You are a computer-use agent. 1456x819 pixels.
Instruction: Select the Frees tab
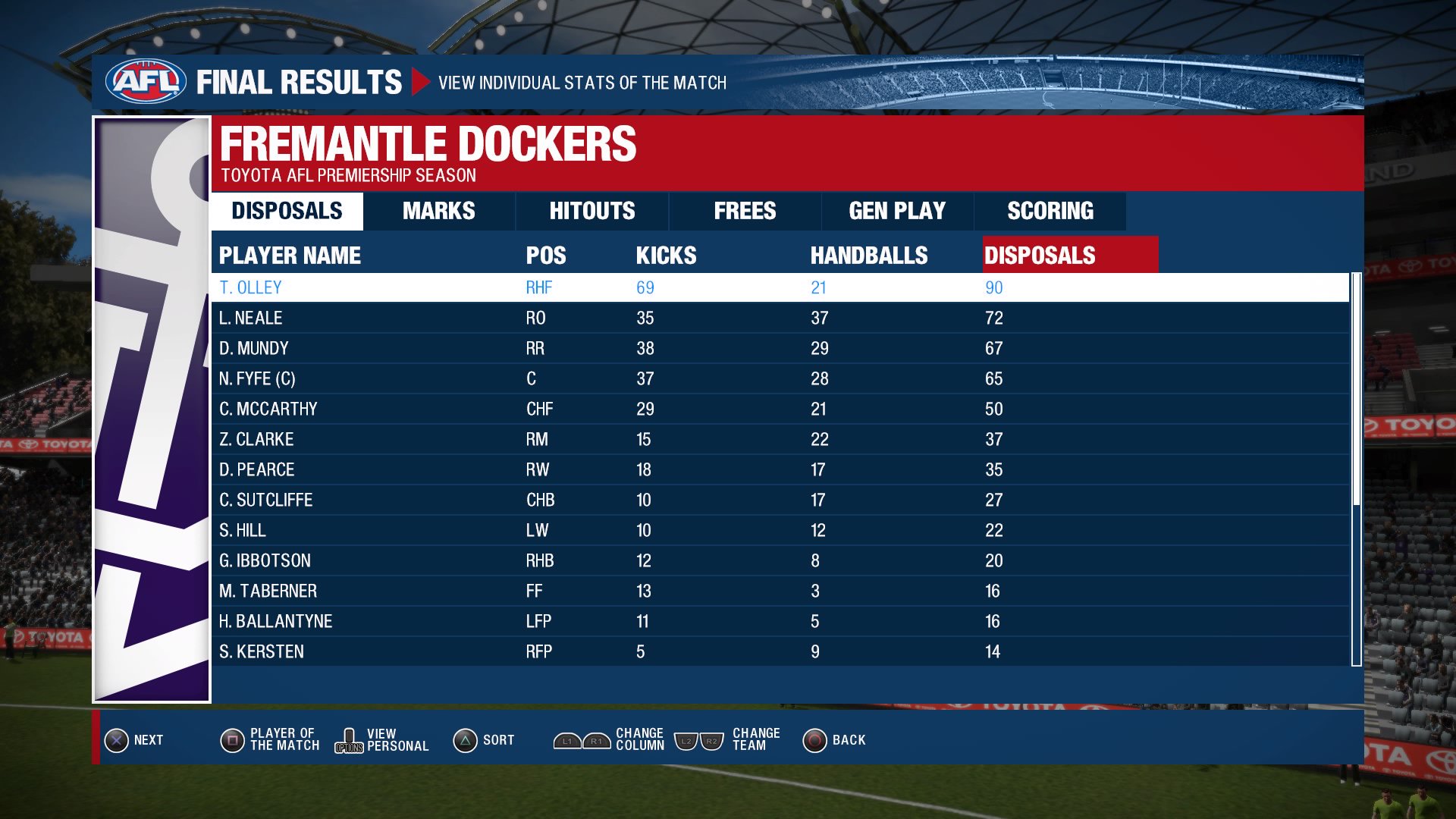click(745, 211)
